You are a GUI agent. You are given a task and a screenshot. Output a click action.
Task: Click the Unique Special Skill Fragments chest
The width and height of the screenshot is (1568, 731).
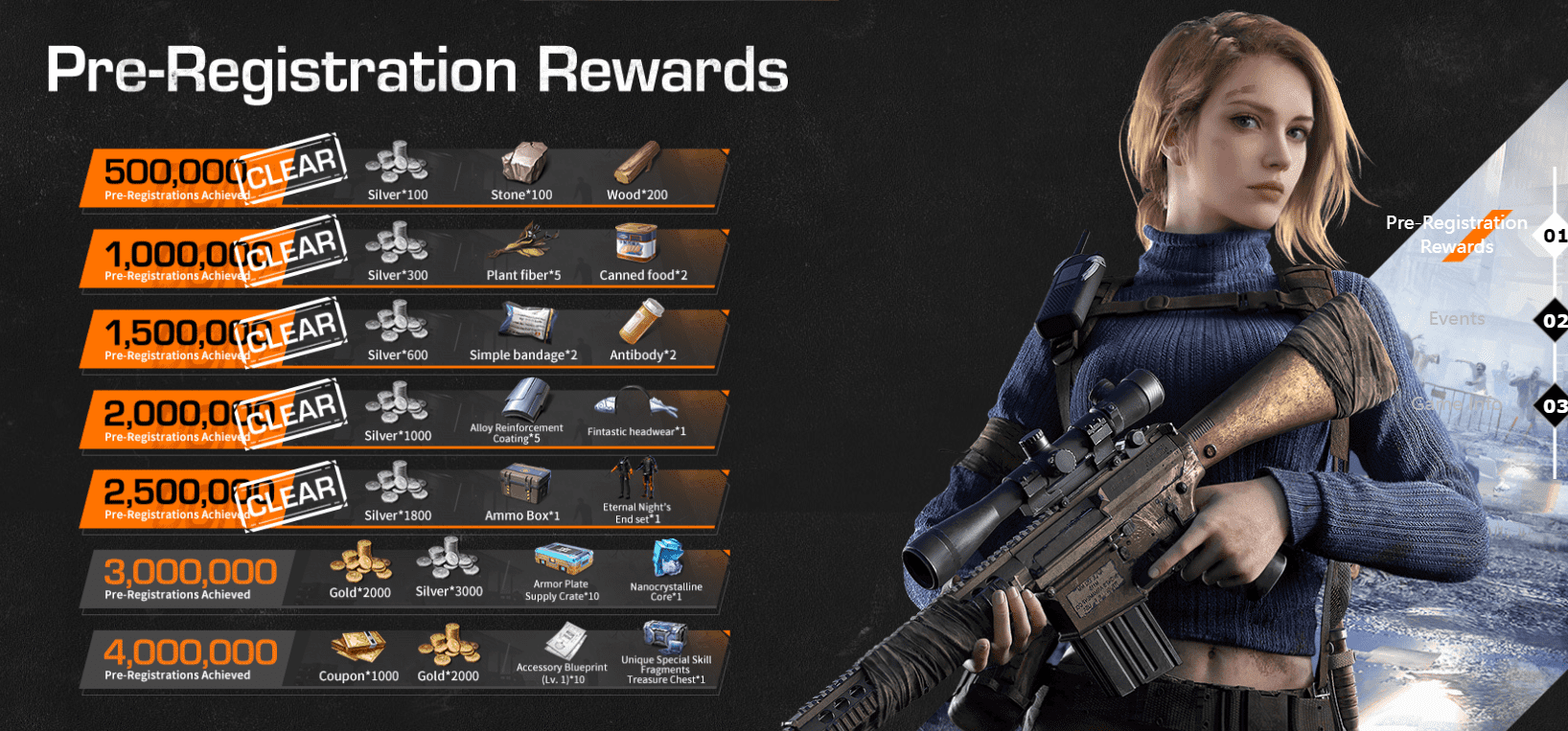pyautogui.click(x=665, y=636)
